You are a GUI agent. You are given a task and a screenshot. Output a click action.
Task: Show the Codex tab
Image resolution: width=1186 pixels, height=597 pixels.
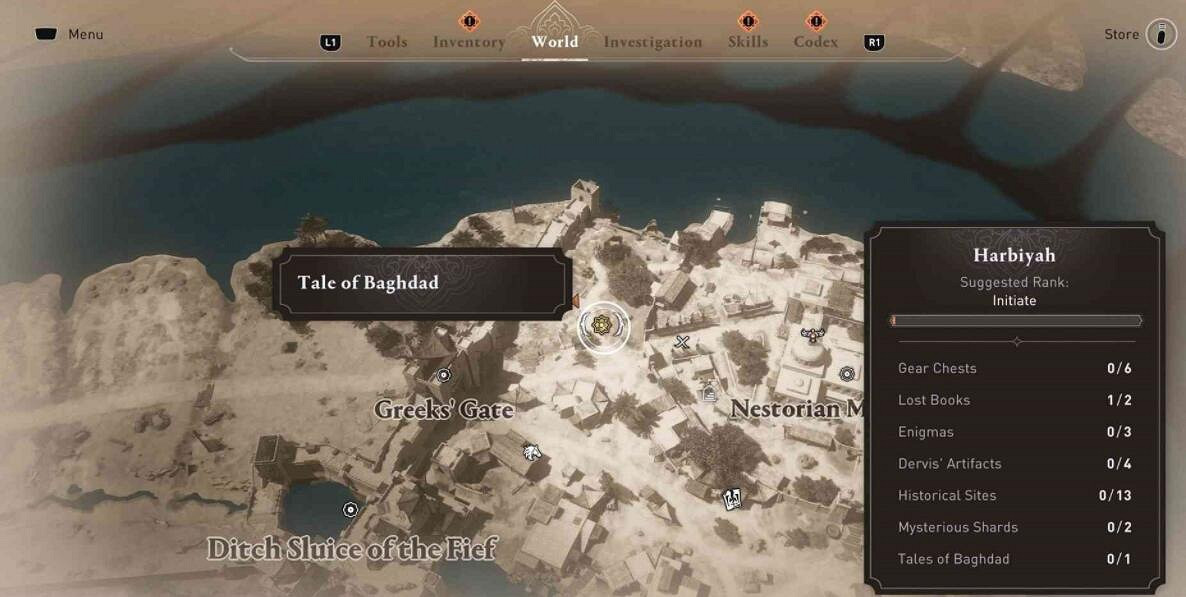pos(815,42)
